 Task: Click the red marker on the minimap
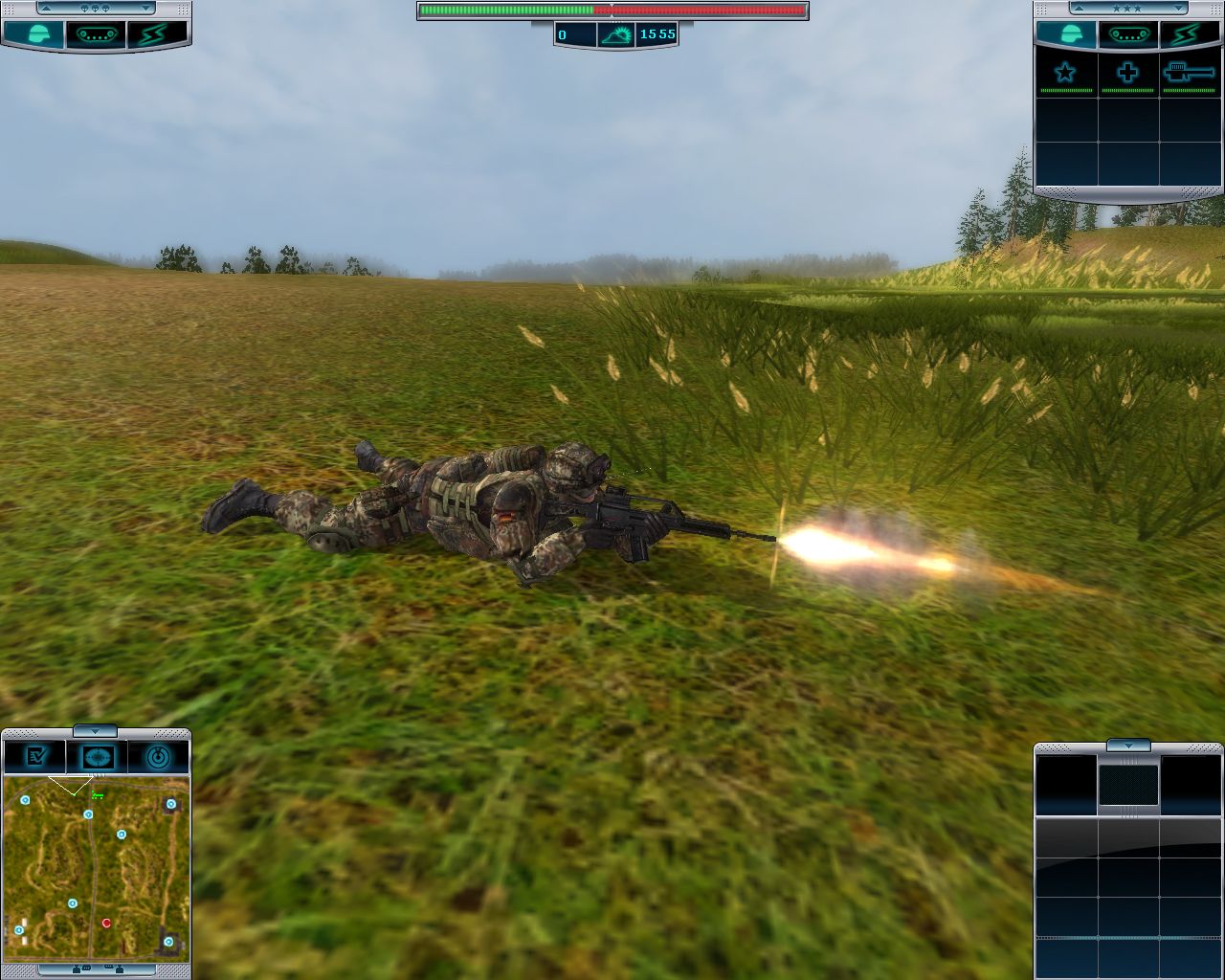(106, 923)
